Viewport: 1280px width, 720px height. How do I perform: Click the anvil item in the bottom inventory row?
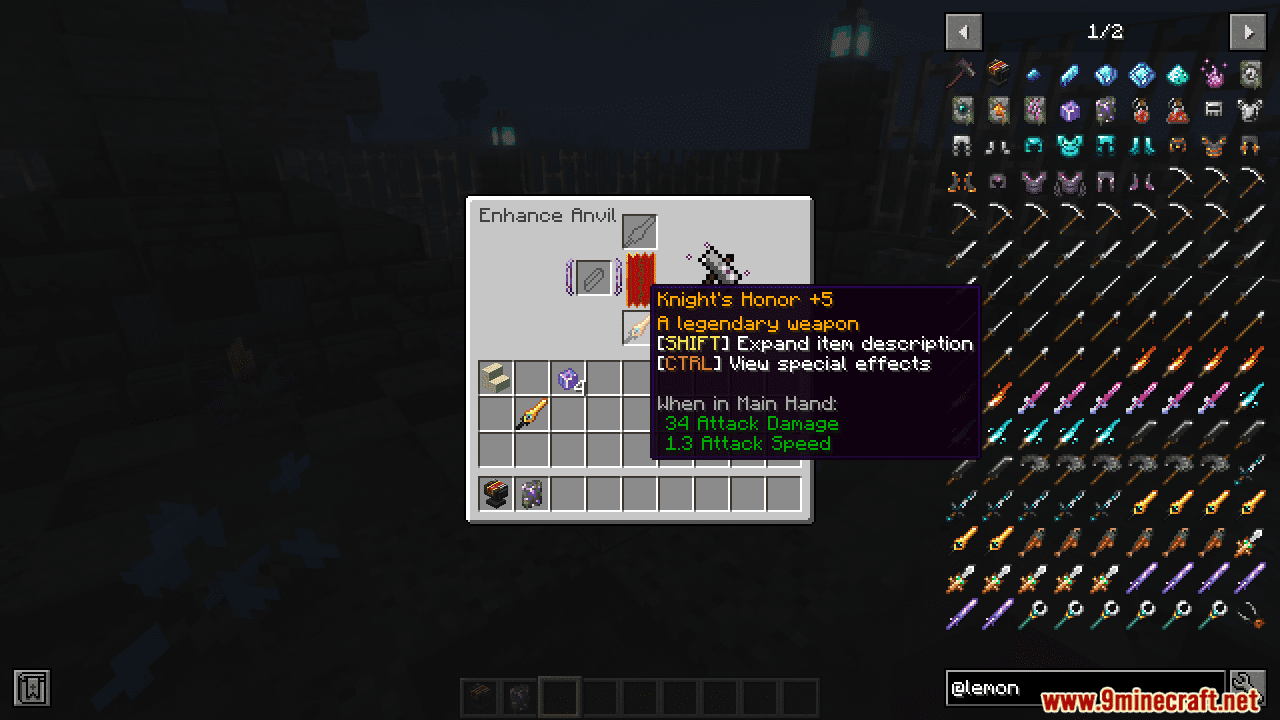[x=494, y=493]
